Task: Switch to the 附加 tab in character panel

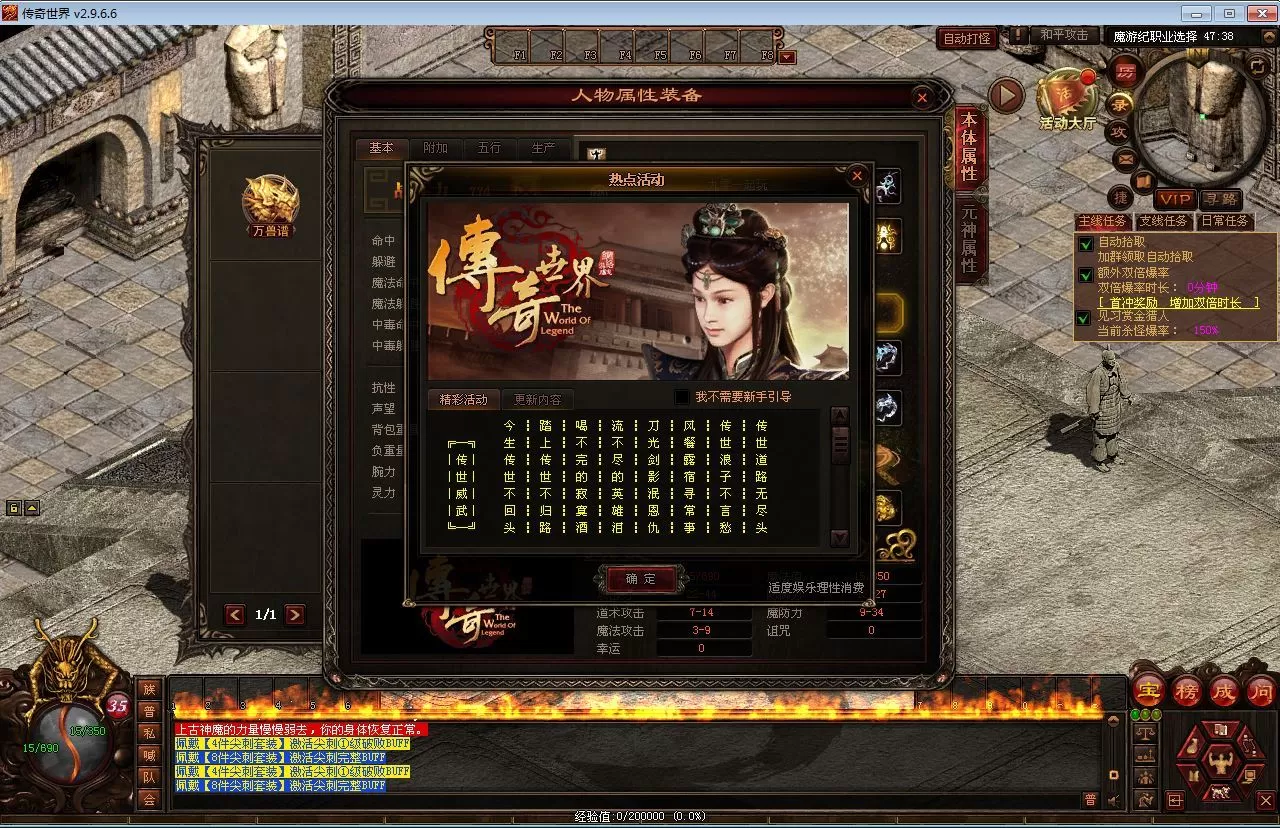Action: [434, 148]
